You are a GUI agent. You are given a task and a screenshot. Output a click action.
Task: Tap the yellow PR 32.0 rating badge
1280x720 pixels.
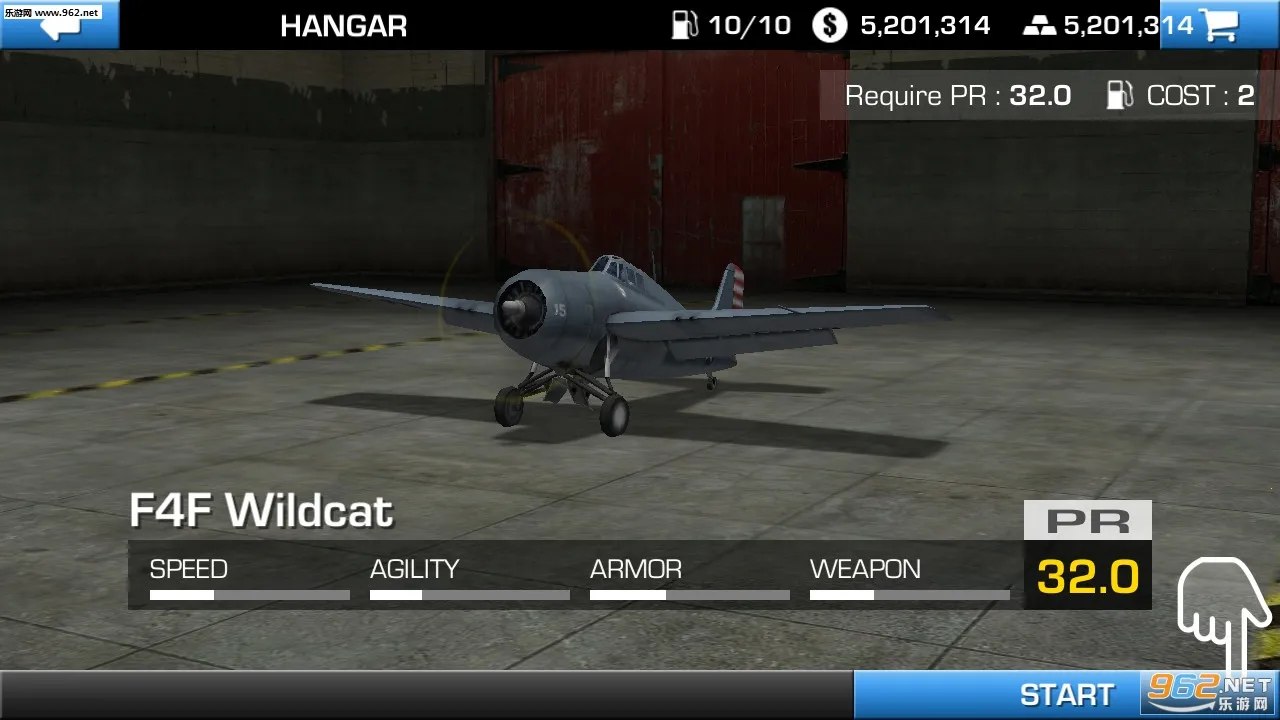[x=1087, y=577]
